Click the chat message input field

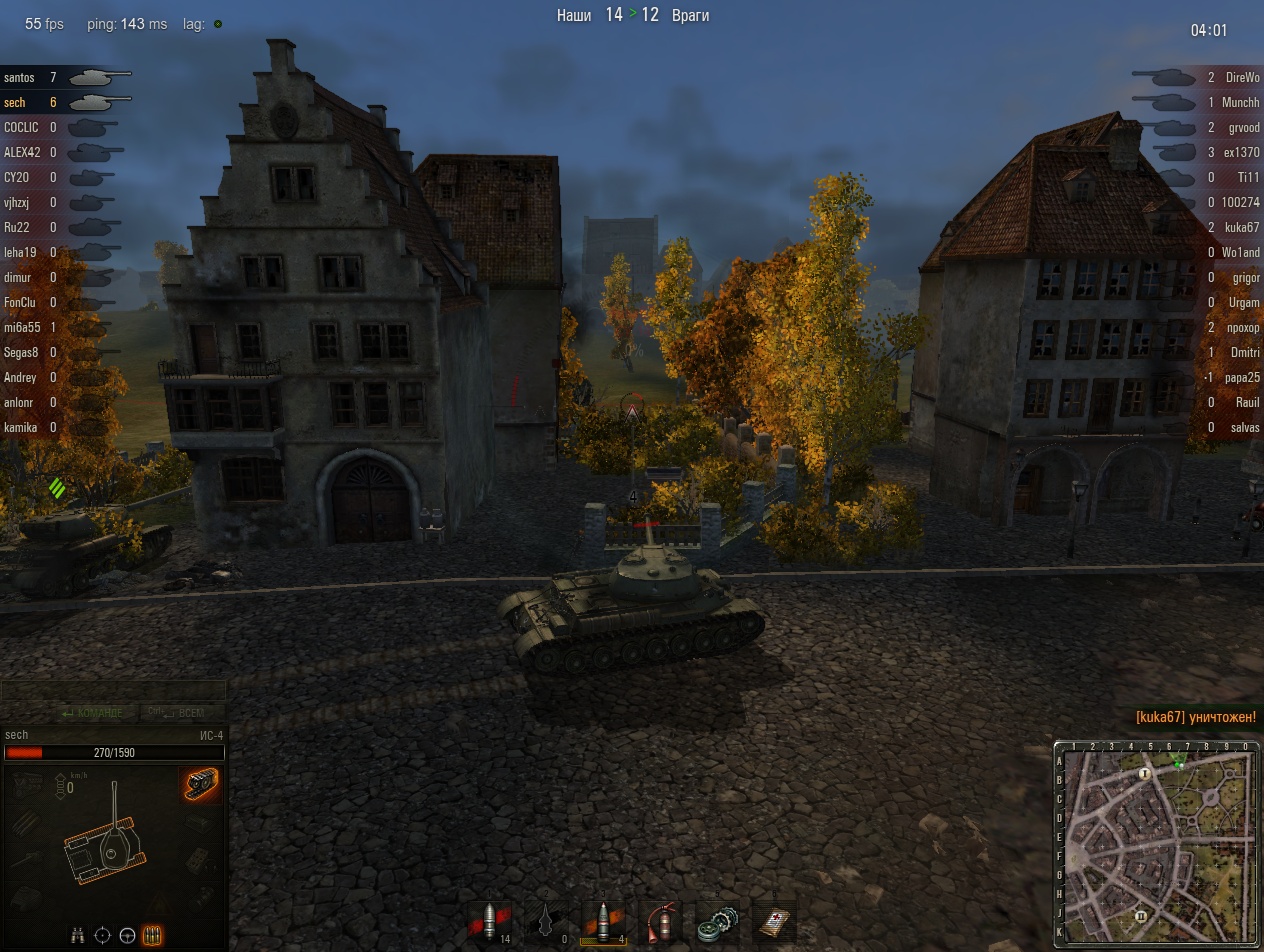[113, 690]
